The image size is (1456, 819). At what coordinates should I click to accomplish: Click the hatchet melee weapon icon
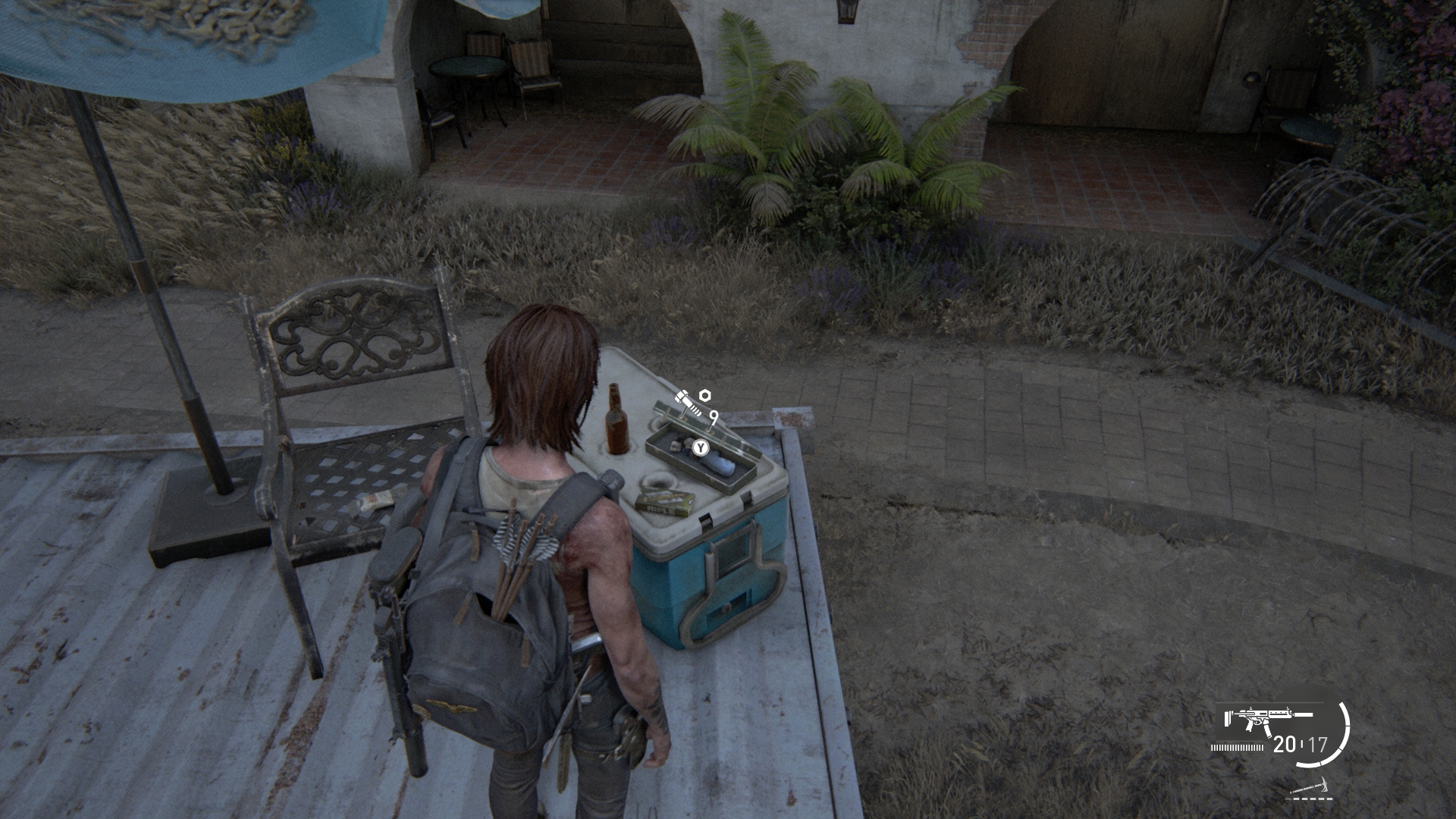click(1312, 787)
